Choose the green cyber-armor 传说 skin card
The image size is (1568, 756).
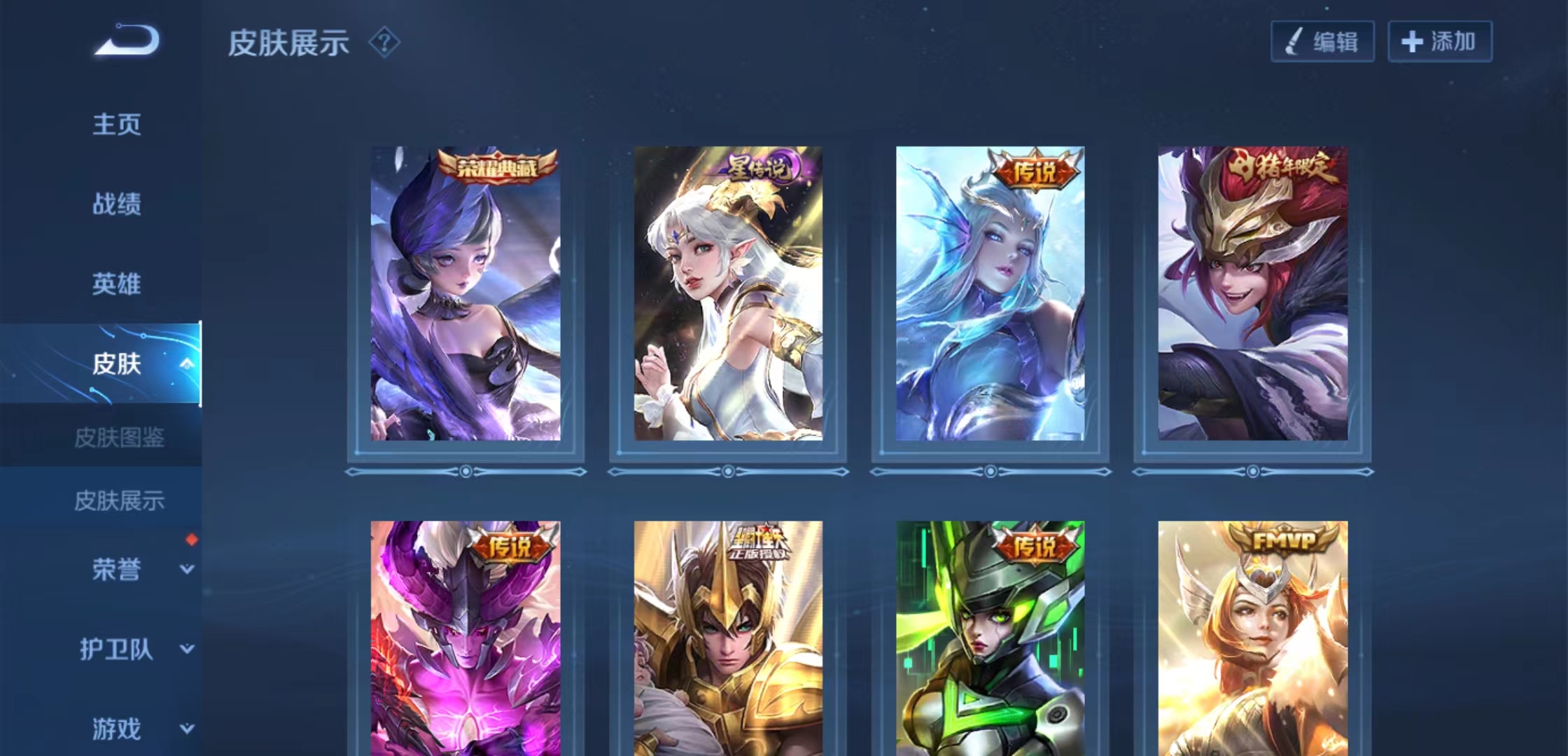(x=990, y=637)
